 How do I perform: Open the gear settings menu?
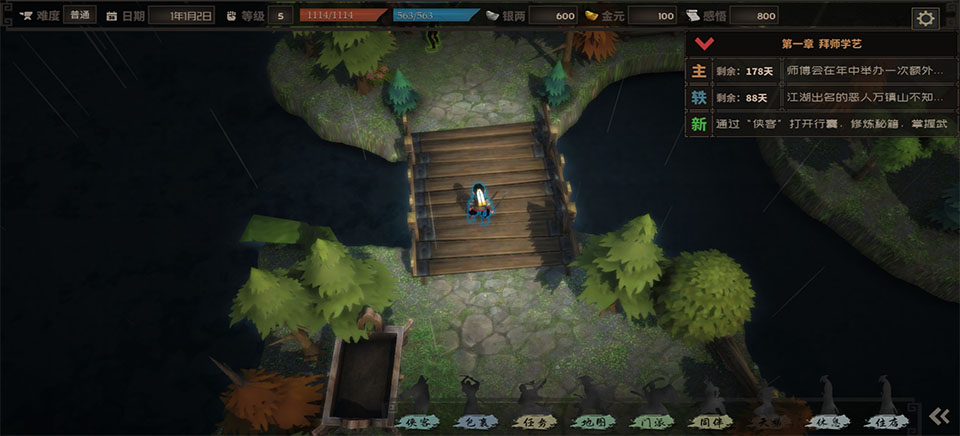(x=925, y=18)
